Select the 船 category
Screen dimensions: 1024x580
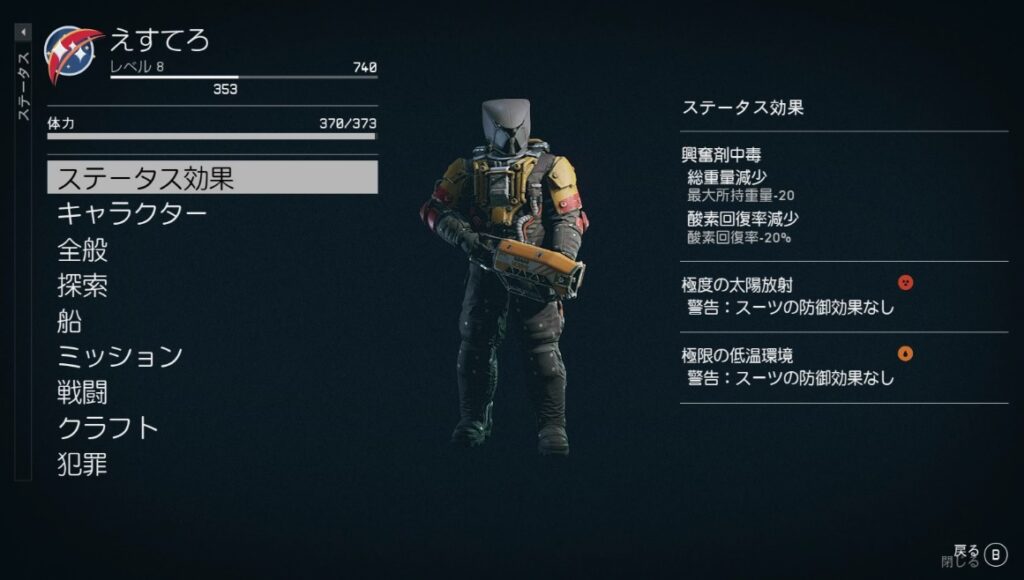[x=70, y=321]
